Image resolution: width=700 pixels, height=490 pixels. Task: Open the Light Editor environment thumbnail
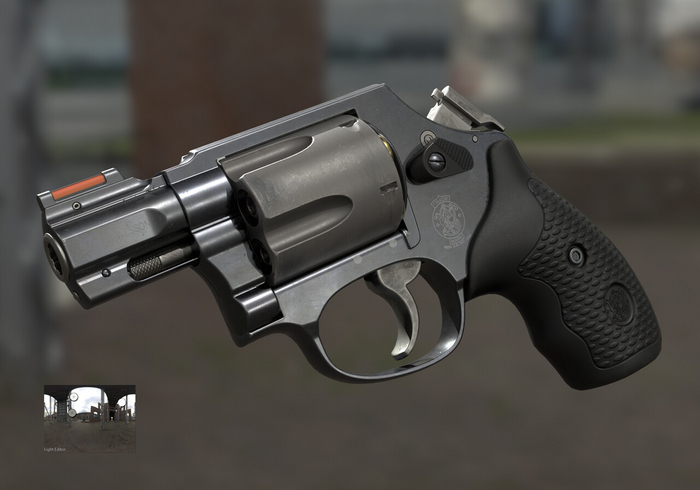tap(89, 418)
